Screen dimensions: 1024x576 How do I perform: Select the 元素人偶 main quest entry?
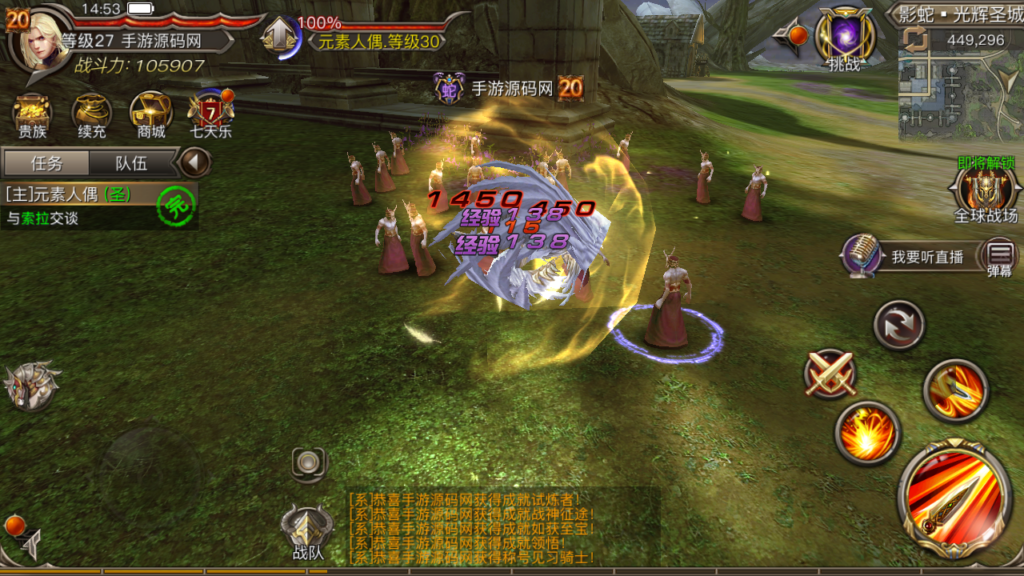pos(80,196)
